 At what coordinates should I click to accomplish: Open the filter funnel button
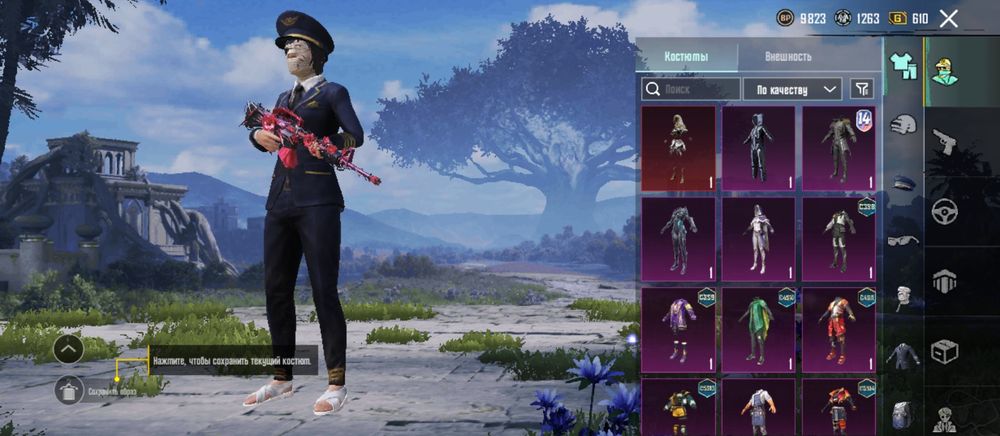click(x=861, y=89)
